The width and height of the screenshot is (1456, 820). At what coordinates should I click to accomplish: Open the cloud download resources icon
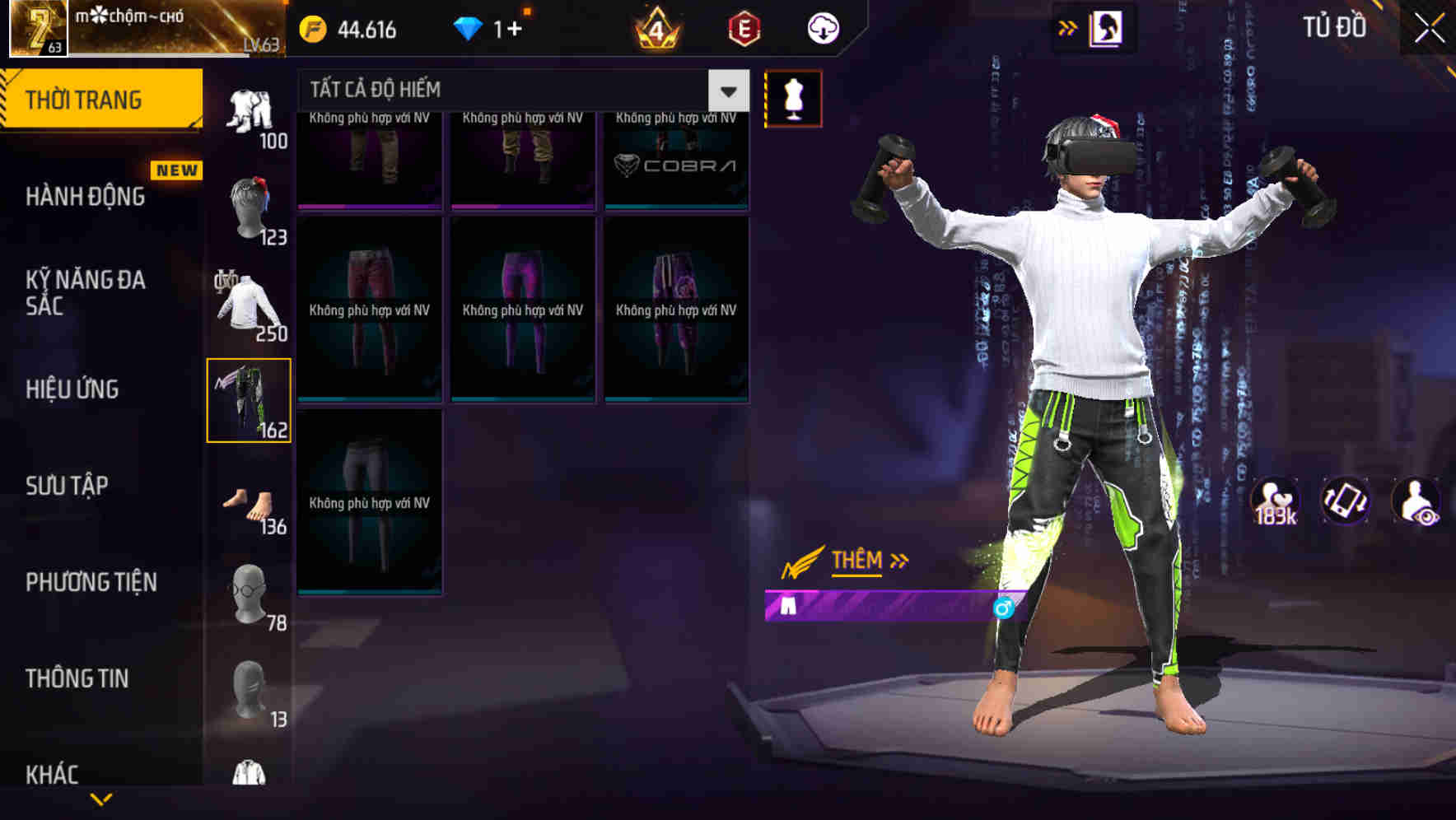(x=823, y=28)
